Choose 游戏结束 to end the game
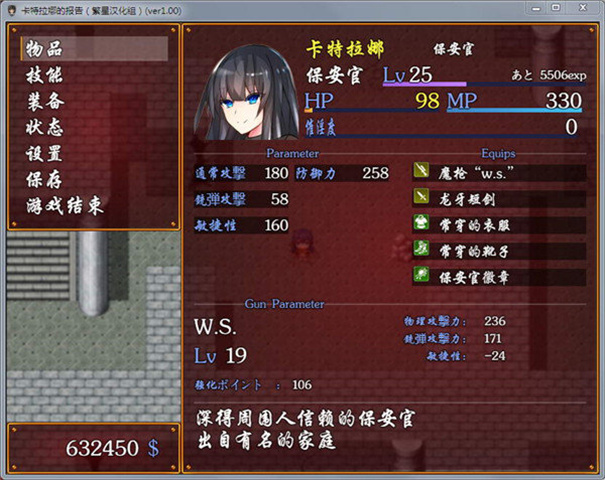605x480 pixels. point(64,206)
